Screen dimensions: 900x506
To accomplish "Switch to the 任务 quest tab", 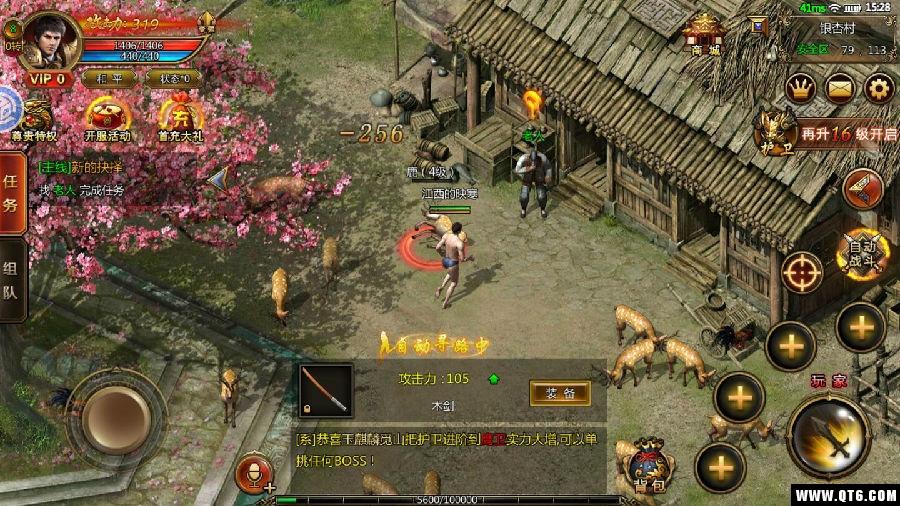I will pos(12,192).
